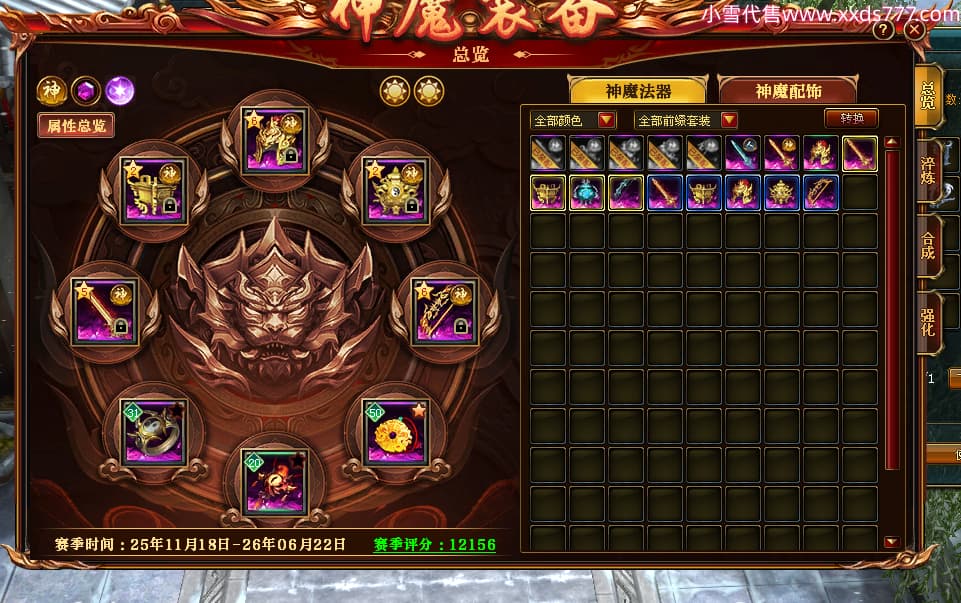Switch to the 神魔法器 tab
The width and height of the screenshot is (961, 603).
[x=637, y=91]
